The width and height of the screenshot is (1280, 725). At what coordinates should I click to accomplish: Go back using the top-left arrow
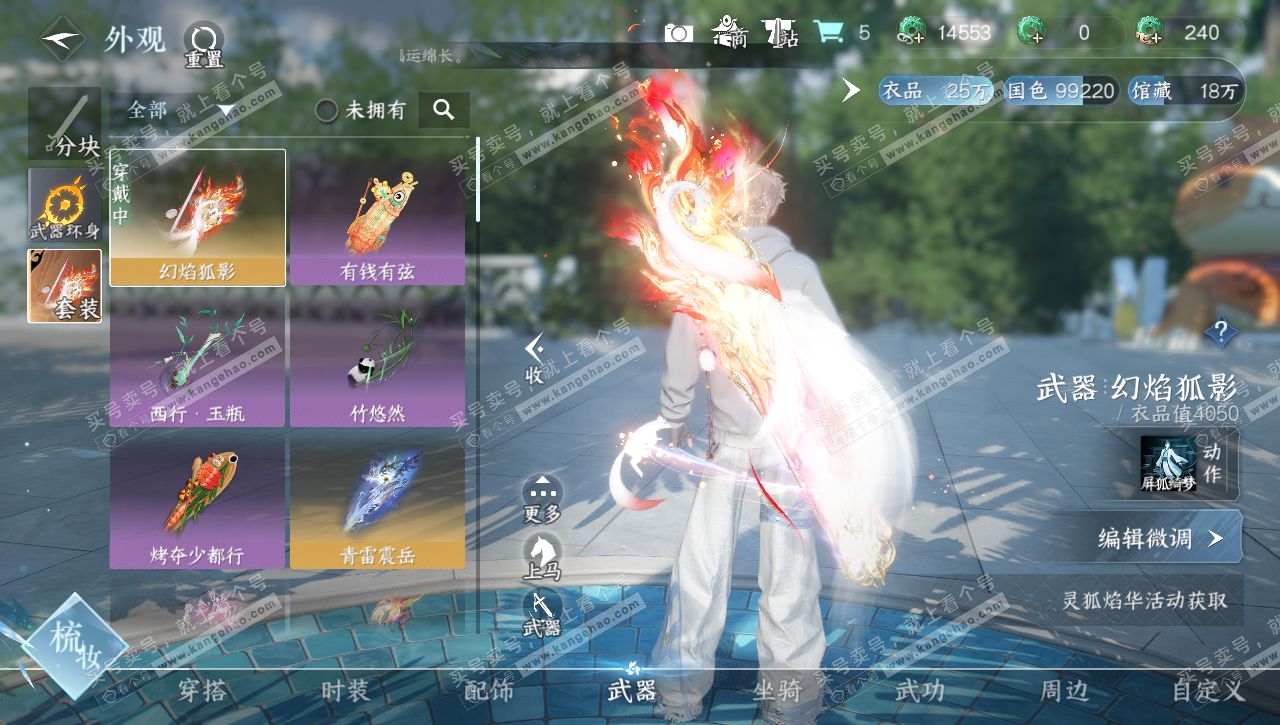point(62,39)
